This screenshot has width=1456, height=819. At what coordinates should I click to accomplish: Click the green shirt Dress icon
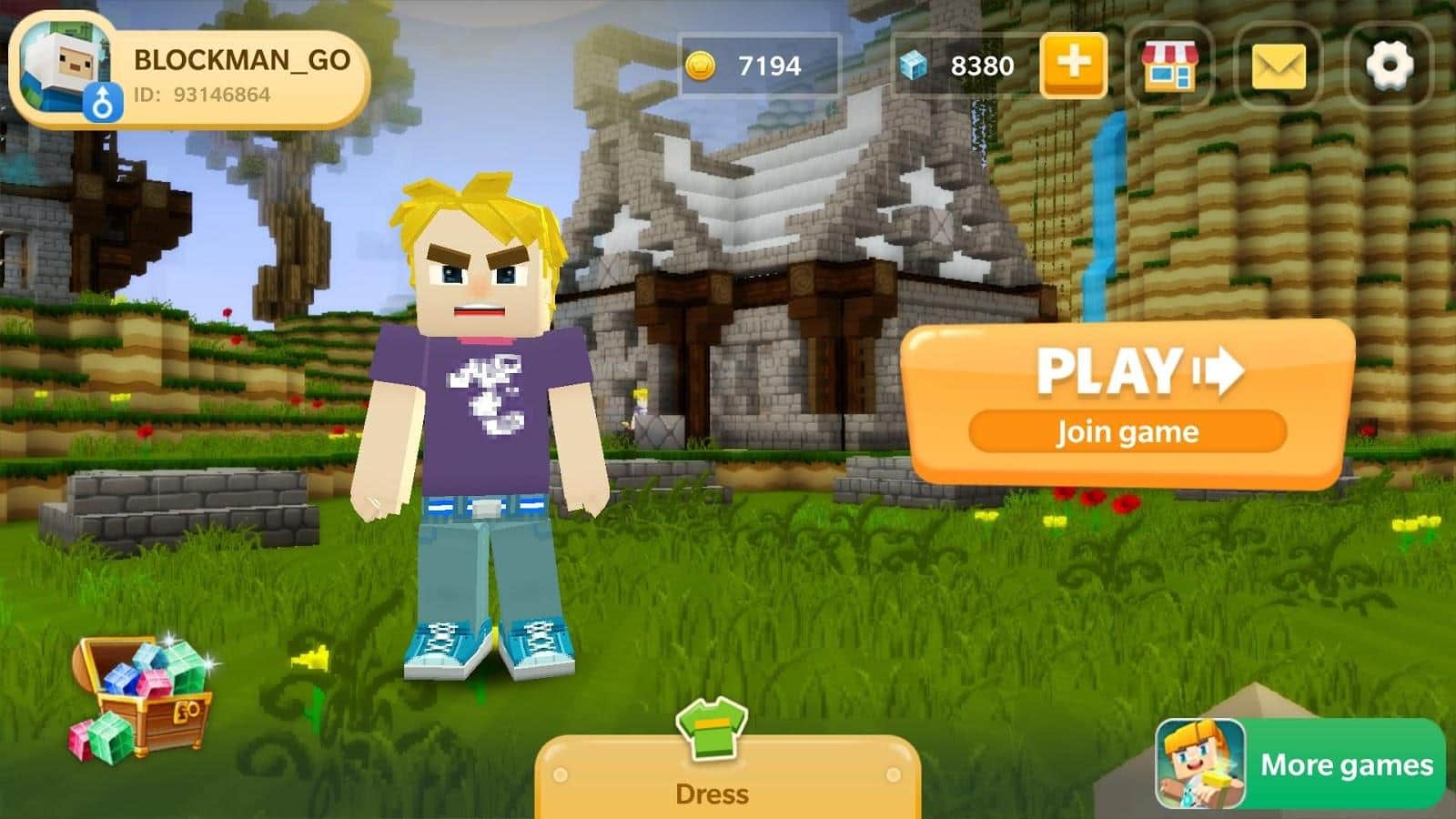coord(712,730)
